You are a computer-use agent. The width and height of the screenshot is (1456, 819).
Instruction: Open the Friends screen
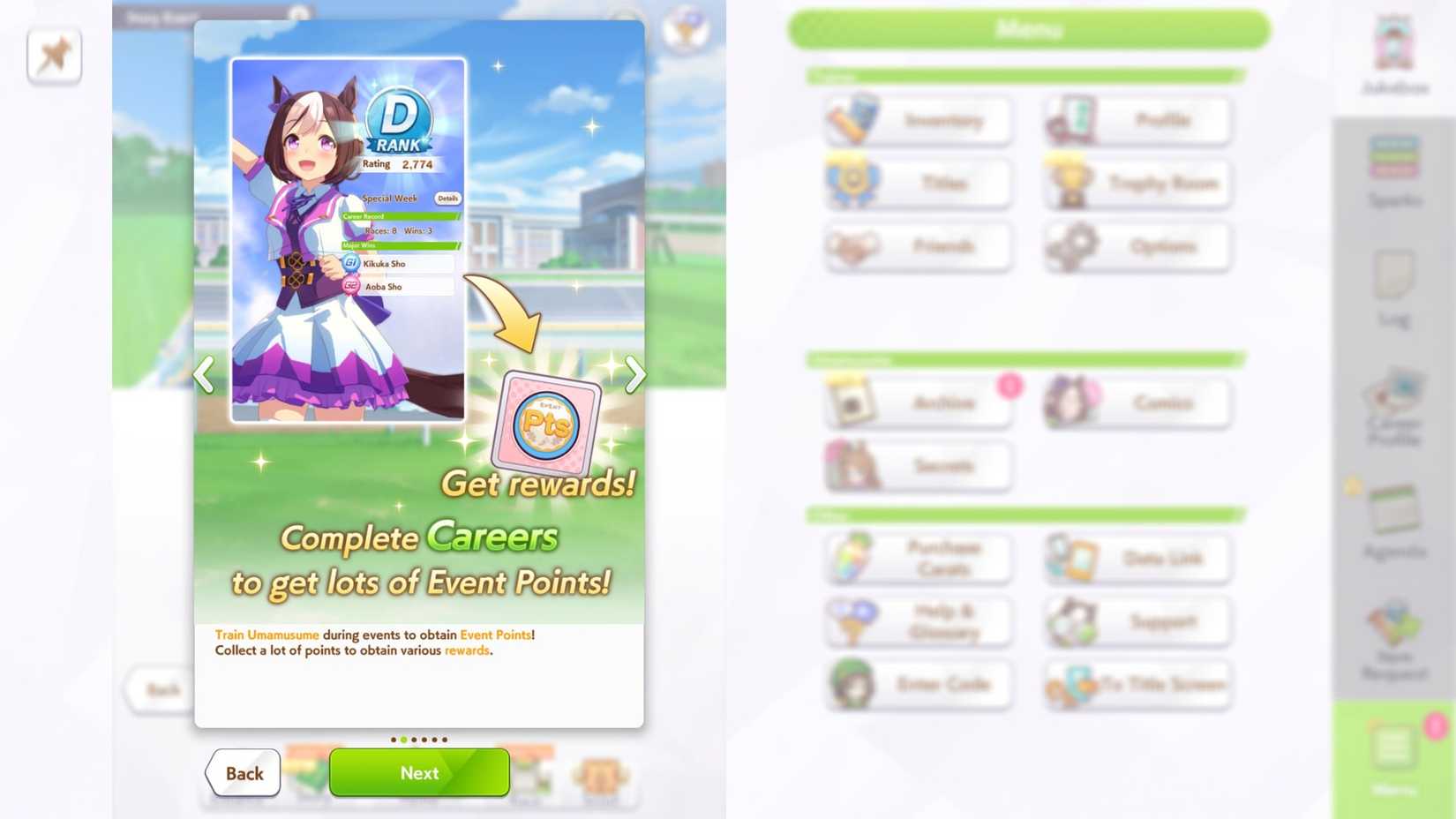[917, 246]
